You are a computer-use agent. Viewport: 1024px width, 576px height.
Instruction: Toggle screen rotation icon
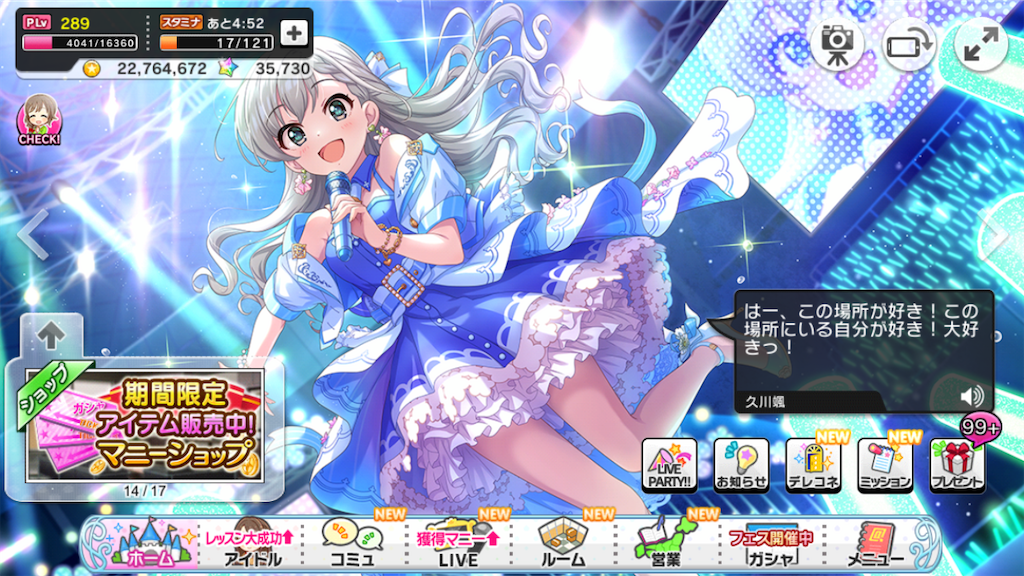click(x=908, y=43)
